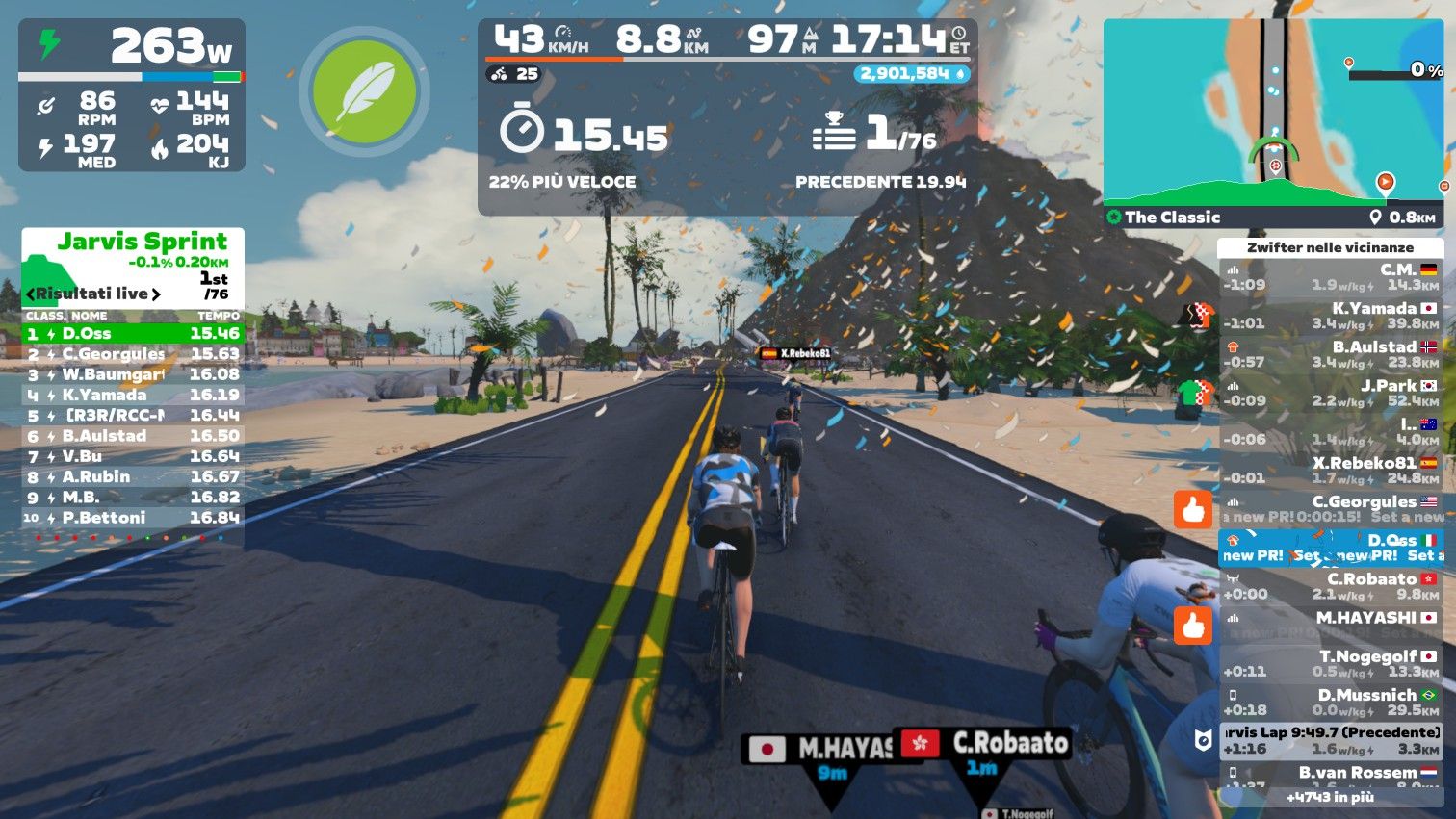Give a Ride On to C.Georgules

coord(1193,509)
